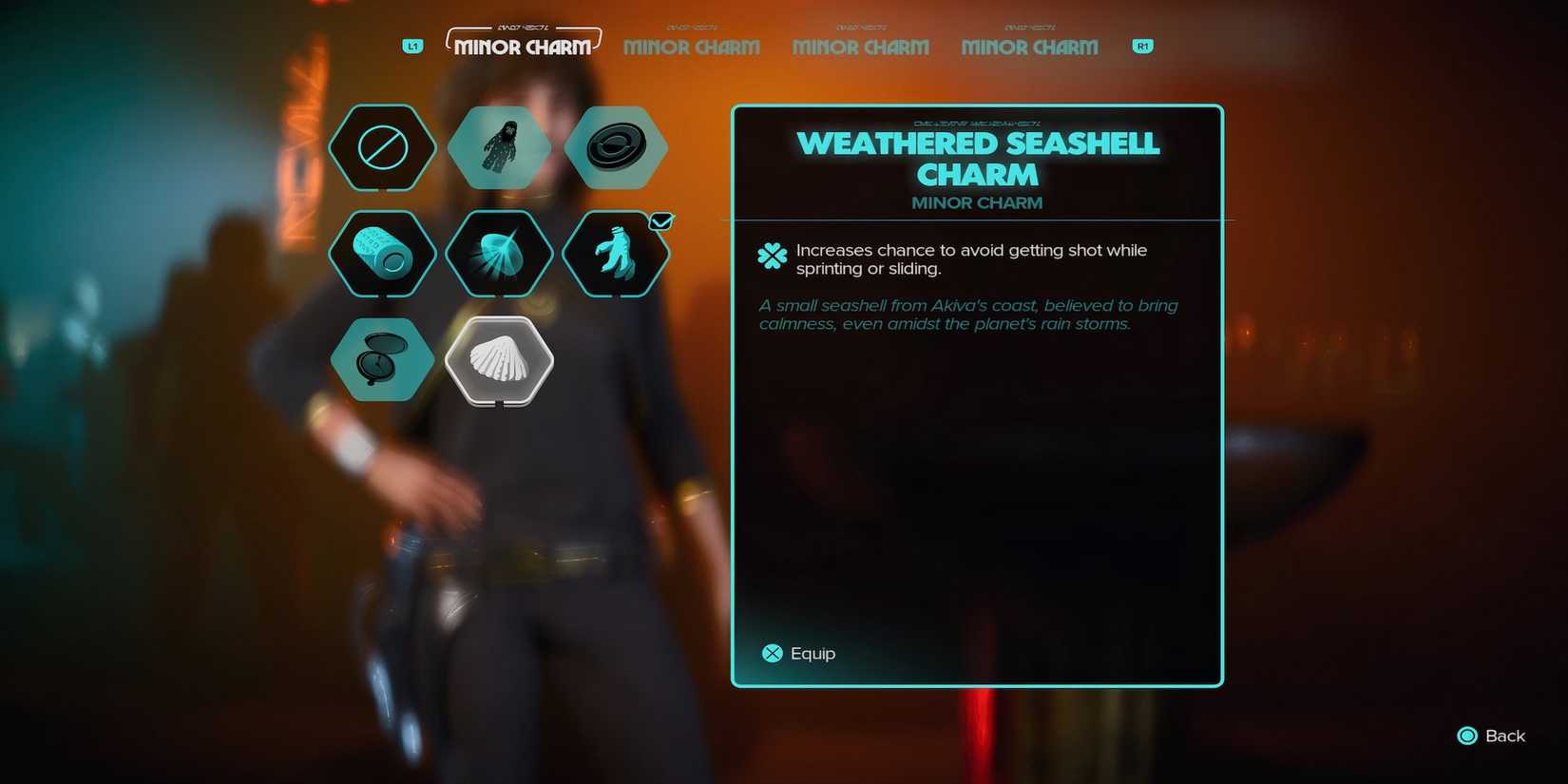Image resolution: width=1568 pixels, height=784 pixels.
Task: Expand the highlighted Minor Charm header
Action: click(524, 47)
